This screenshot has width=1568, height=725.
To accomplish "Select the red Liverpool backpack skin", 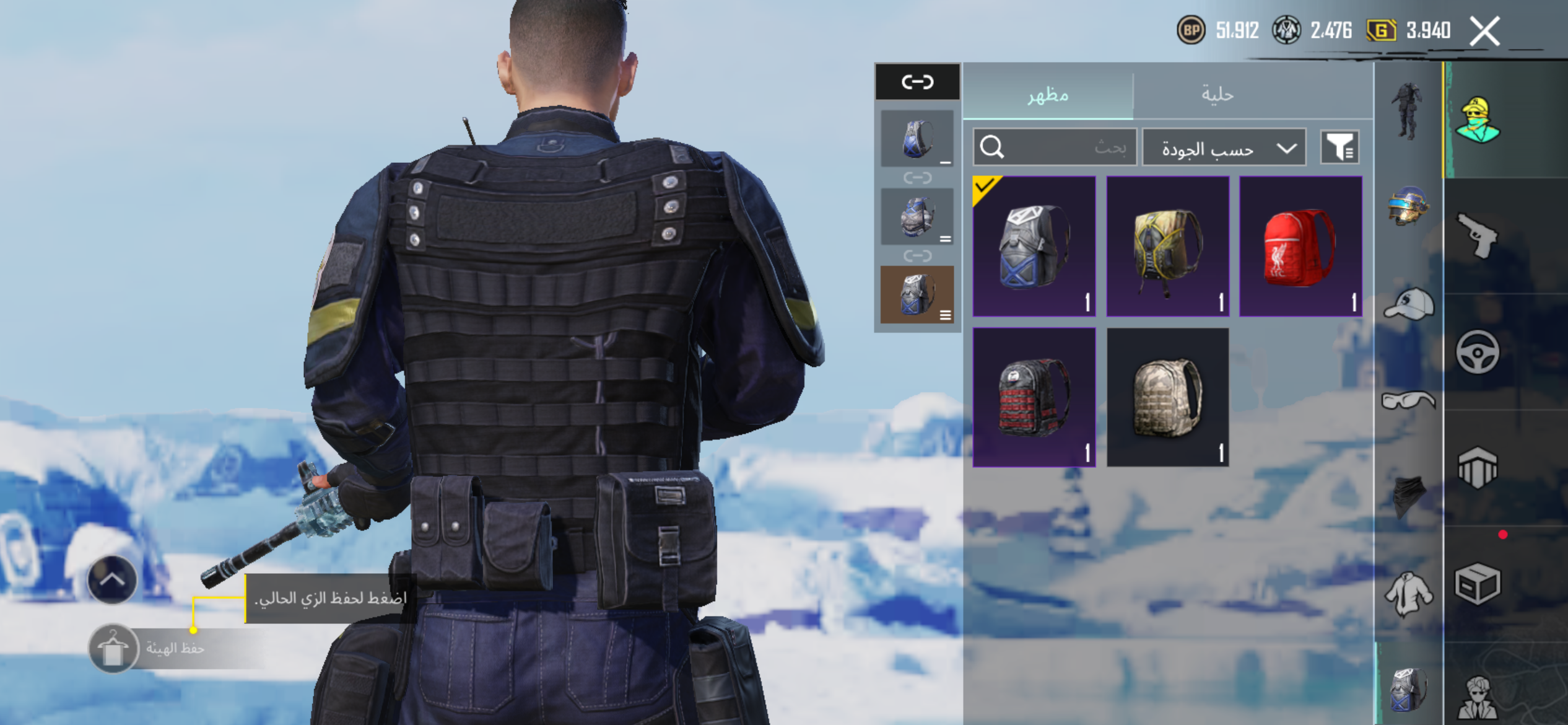I will click(x=1300, y=247).
